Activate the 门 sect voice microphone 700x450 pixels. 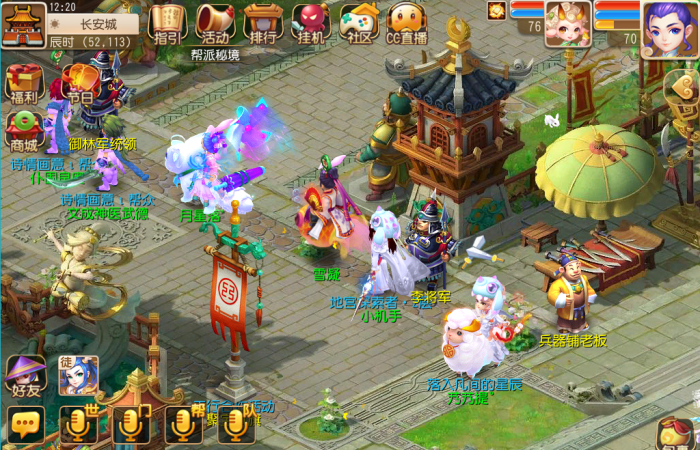point(130,425)
